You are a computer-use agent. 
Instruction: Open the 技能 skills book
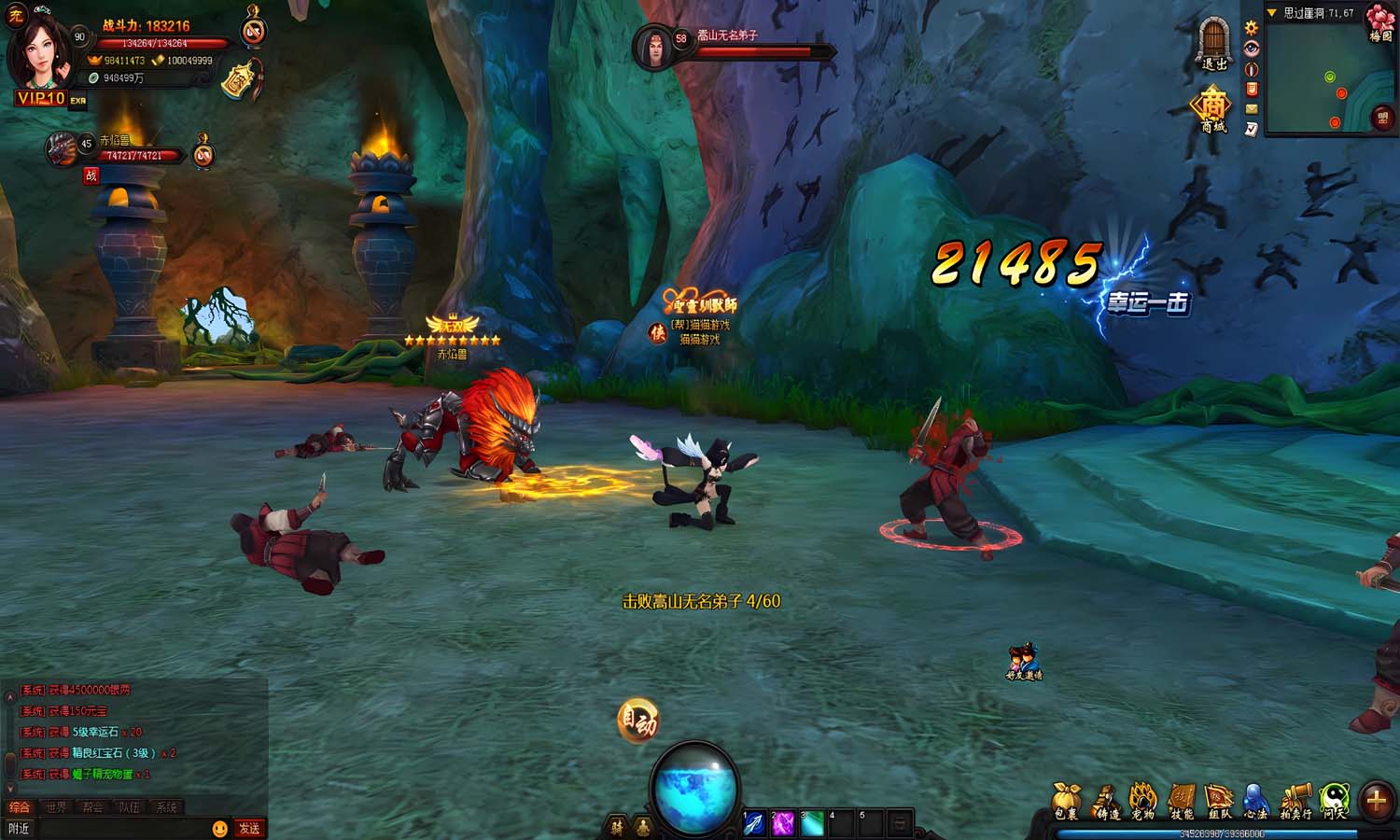pos(1182,800)
